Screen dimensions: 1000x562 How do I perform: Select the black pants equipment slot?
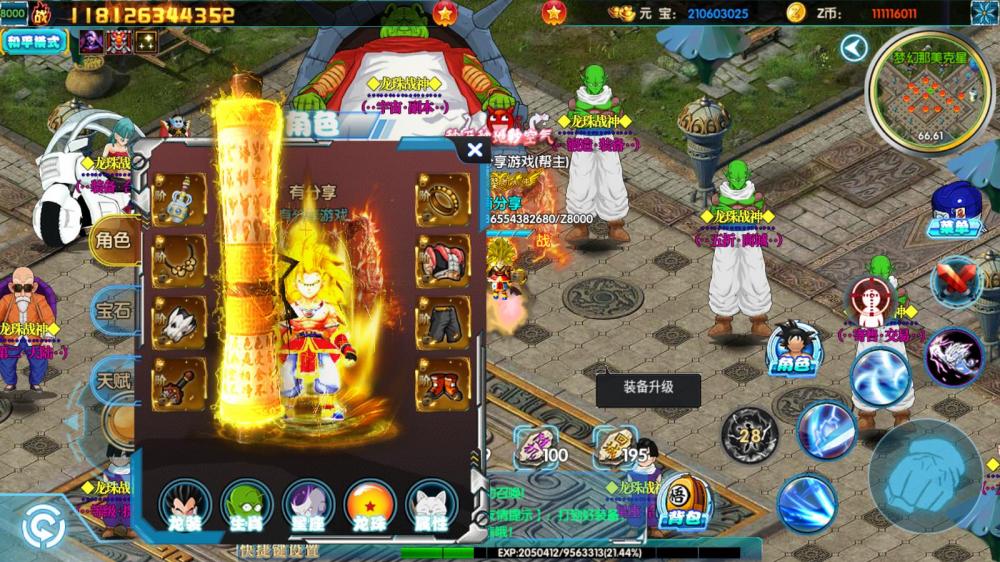(443, 322)
